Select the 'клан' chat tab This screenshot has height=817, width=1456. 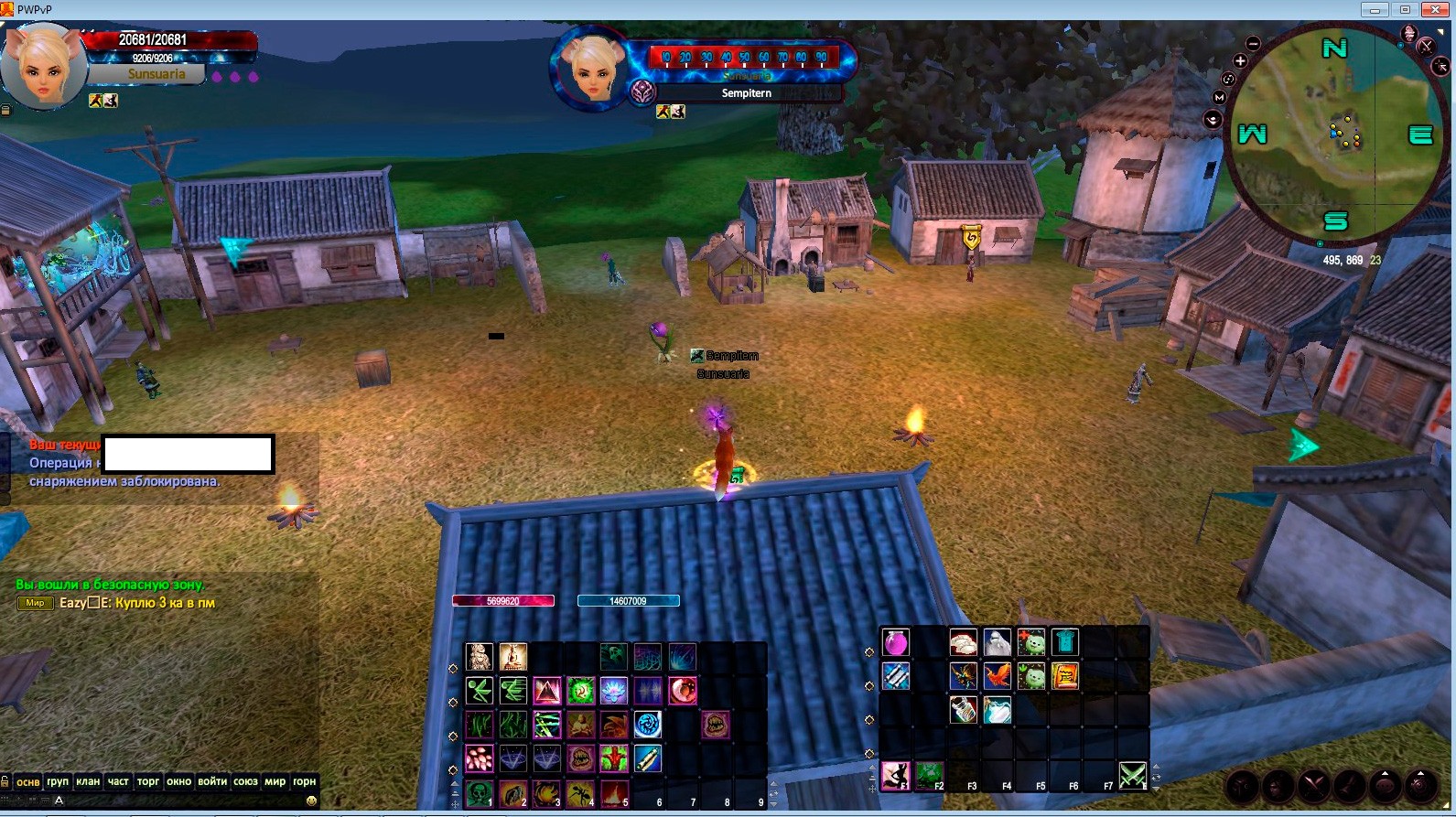click(x=88, y=781)
